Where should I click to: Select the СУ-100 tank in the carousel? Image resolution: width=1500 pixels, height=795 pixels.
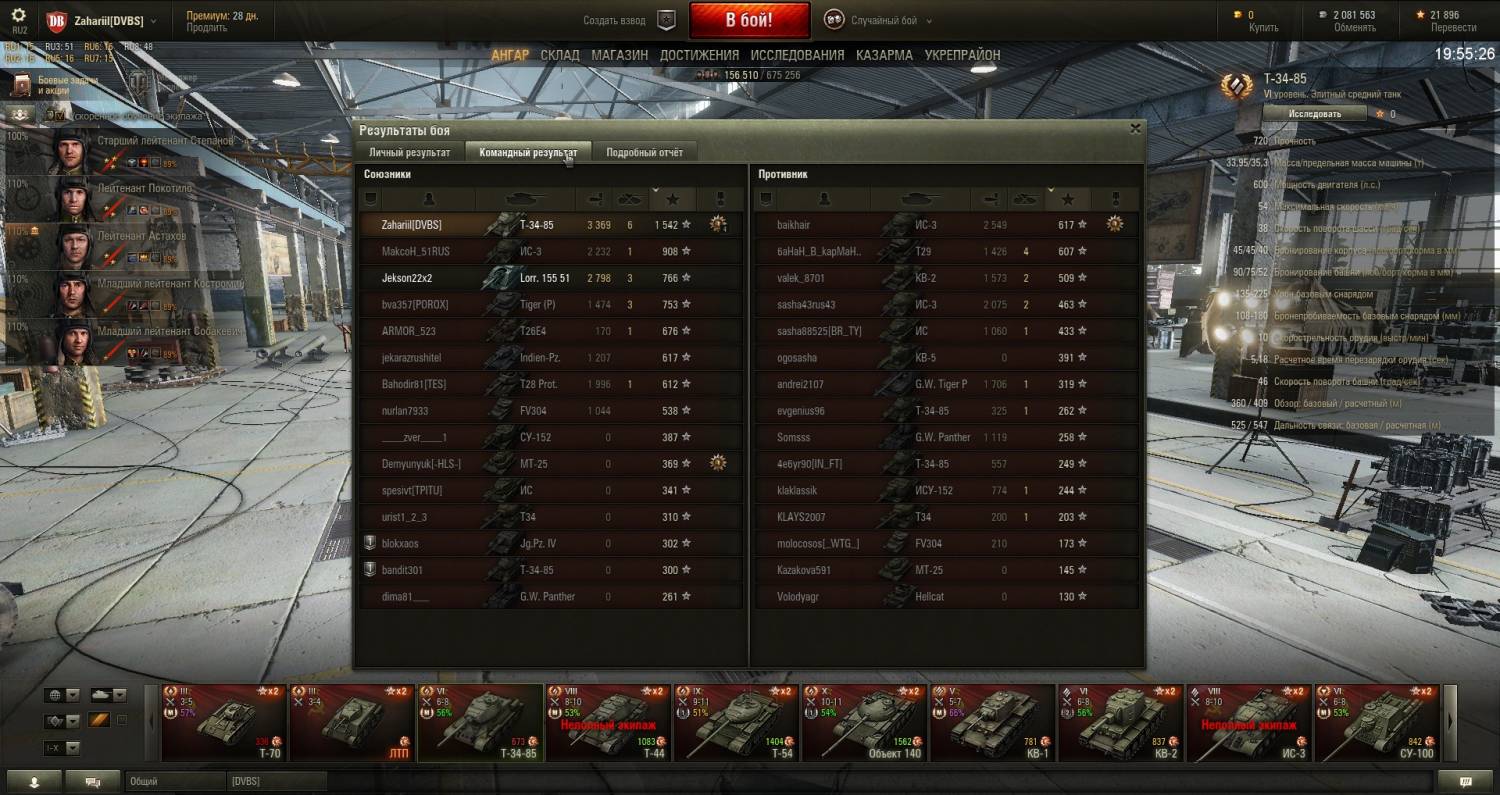pyautogui.click(x=1377, y=722)
